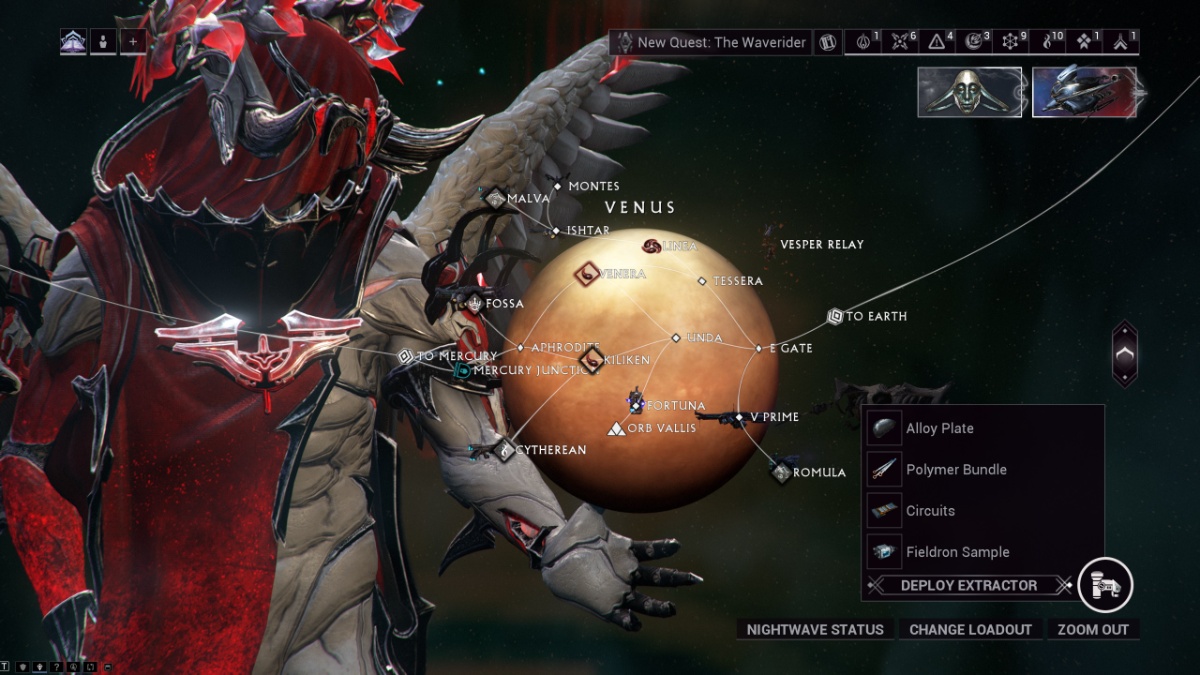Open the Mercury Junction node
Viewport: 1200px width, 675px height.
click(x=462, y=371)
